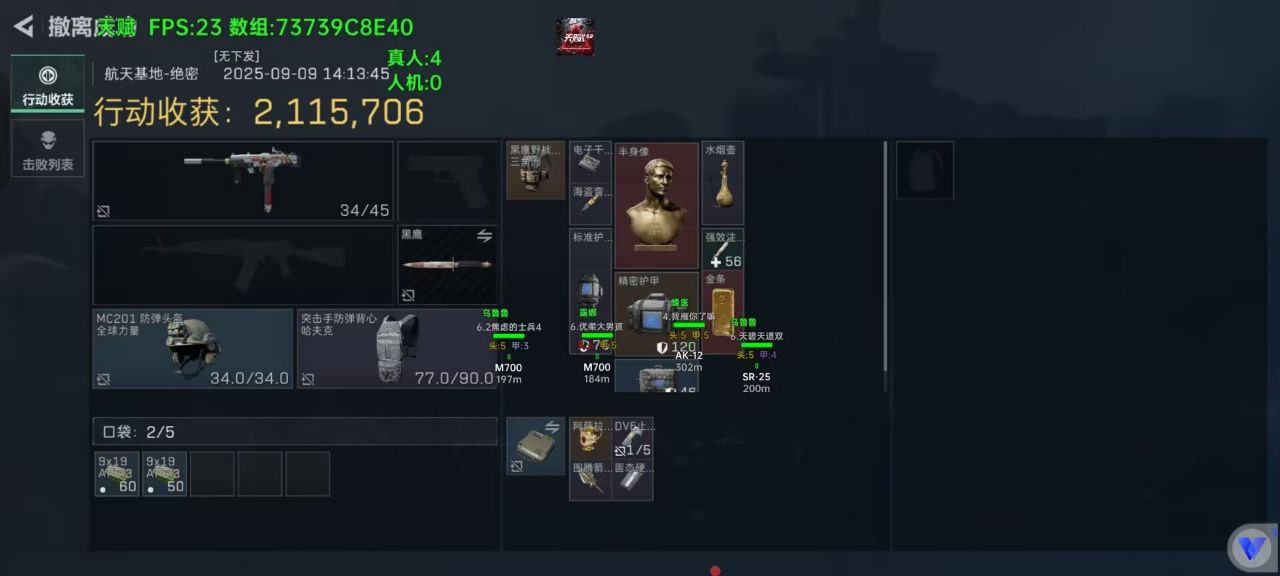
Task: Select the golden teapot item in safe box
Action: 590,438
